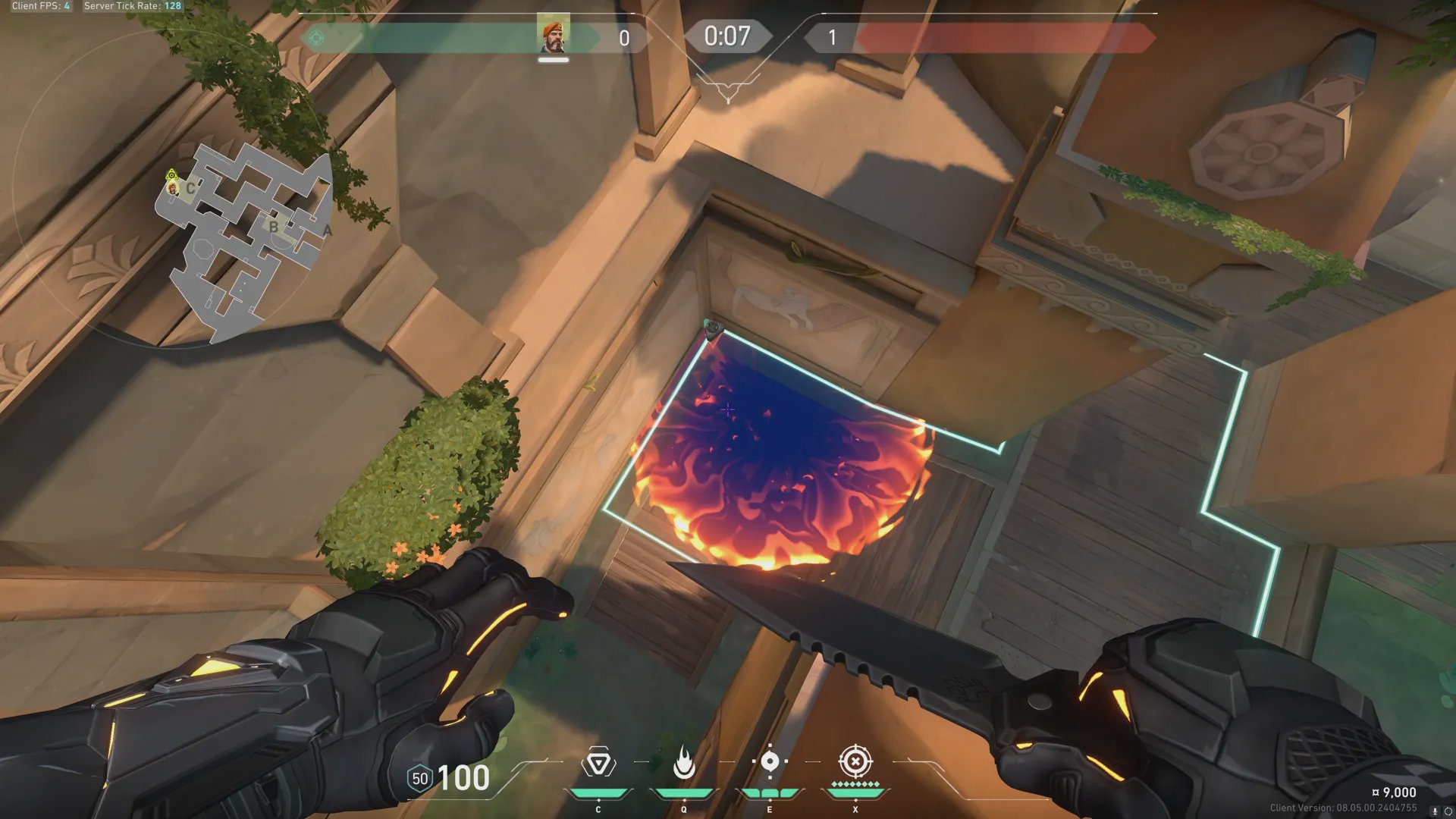Select the Stim Beacon ability icon
Screen dimensions: 1456x819
(x=598, y=763)
